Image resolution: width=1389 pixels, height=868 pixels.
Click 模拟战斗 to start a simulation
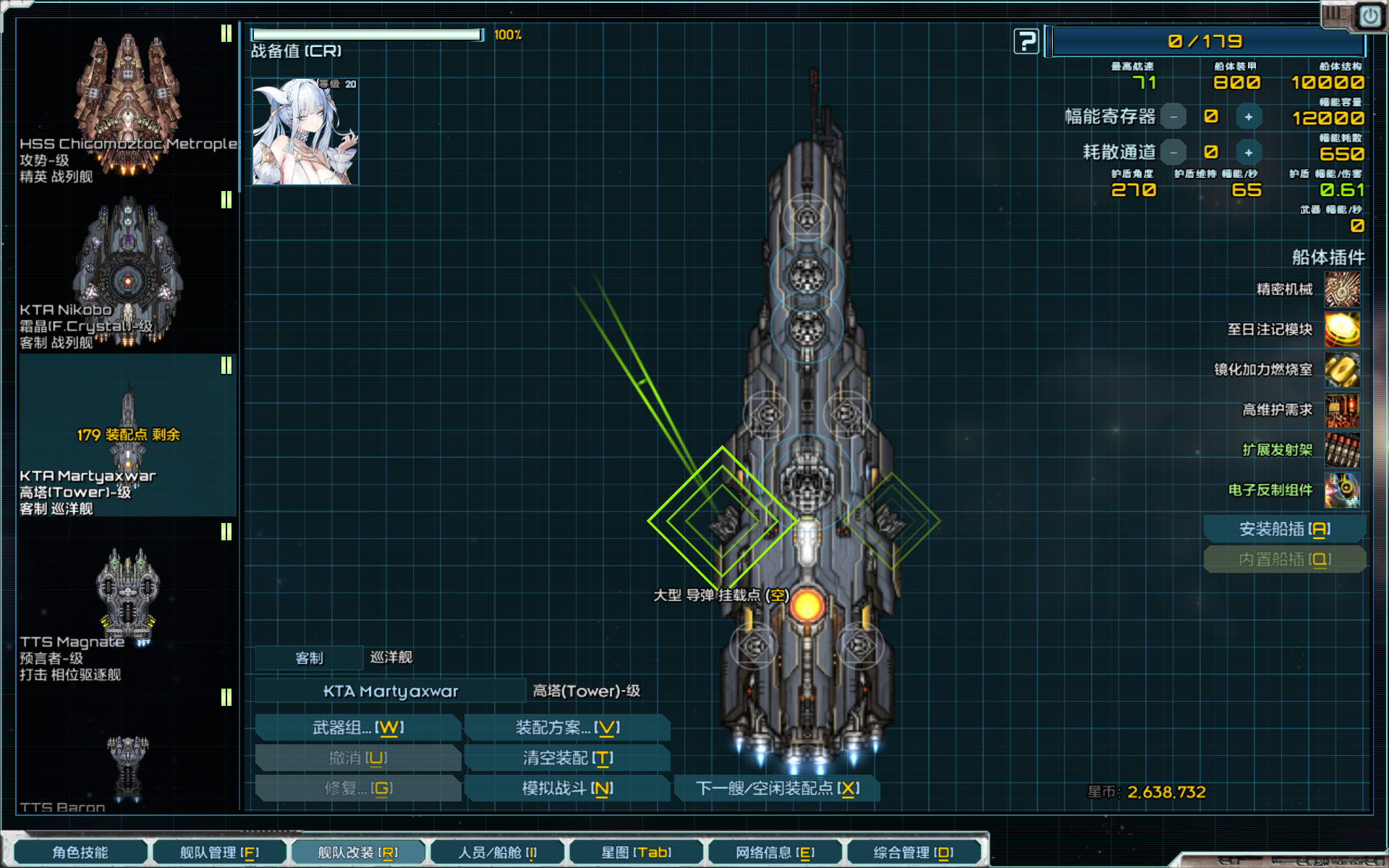(x=566, y=788)
